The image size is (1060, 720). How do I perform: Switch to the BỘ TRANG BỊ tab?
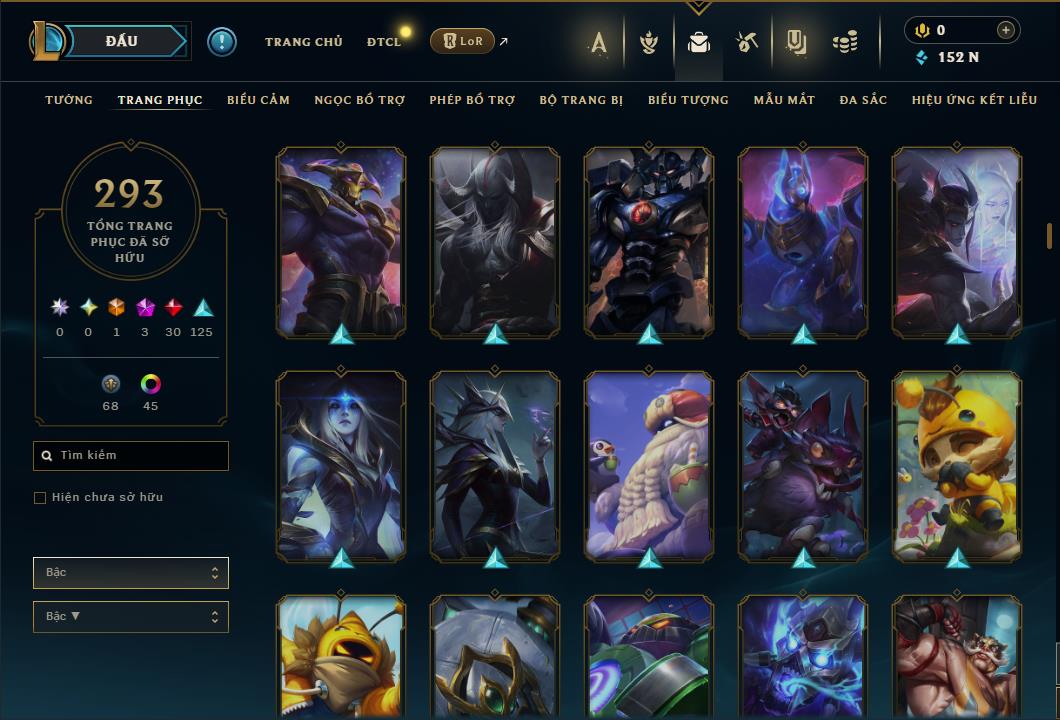pos(581,100)
